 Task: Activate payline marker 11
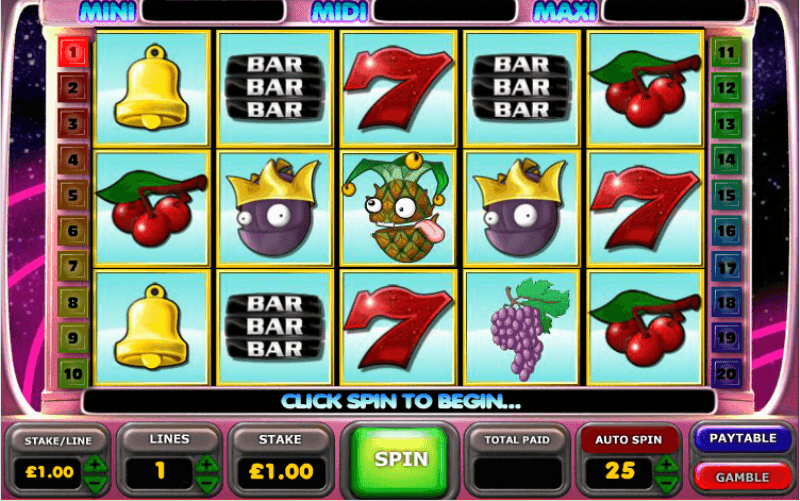coord(725,52)
